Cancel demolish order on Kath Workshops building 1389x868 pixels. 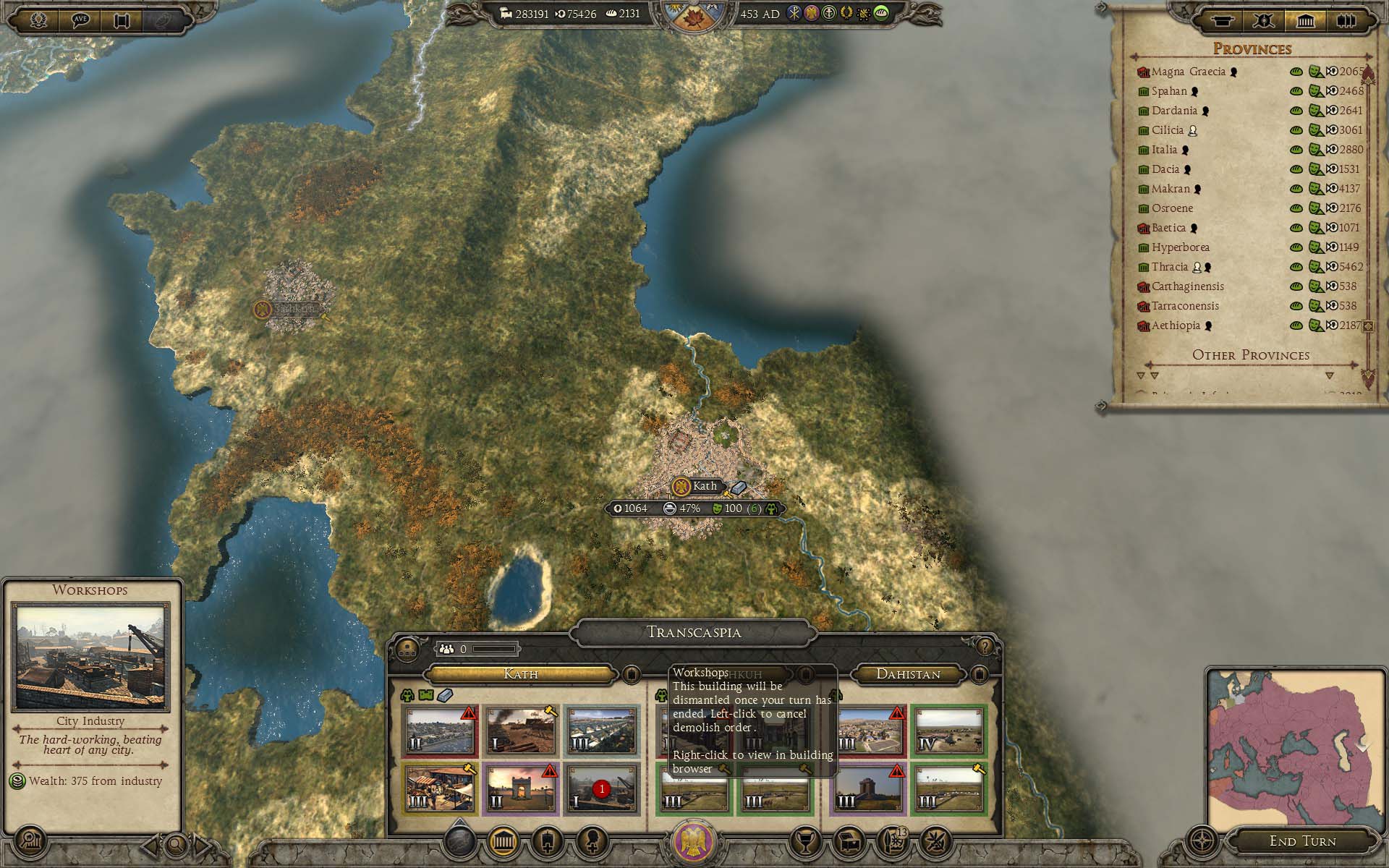point(600,789)
